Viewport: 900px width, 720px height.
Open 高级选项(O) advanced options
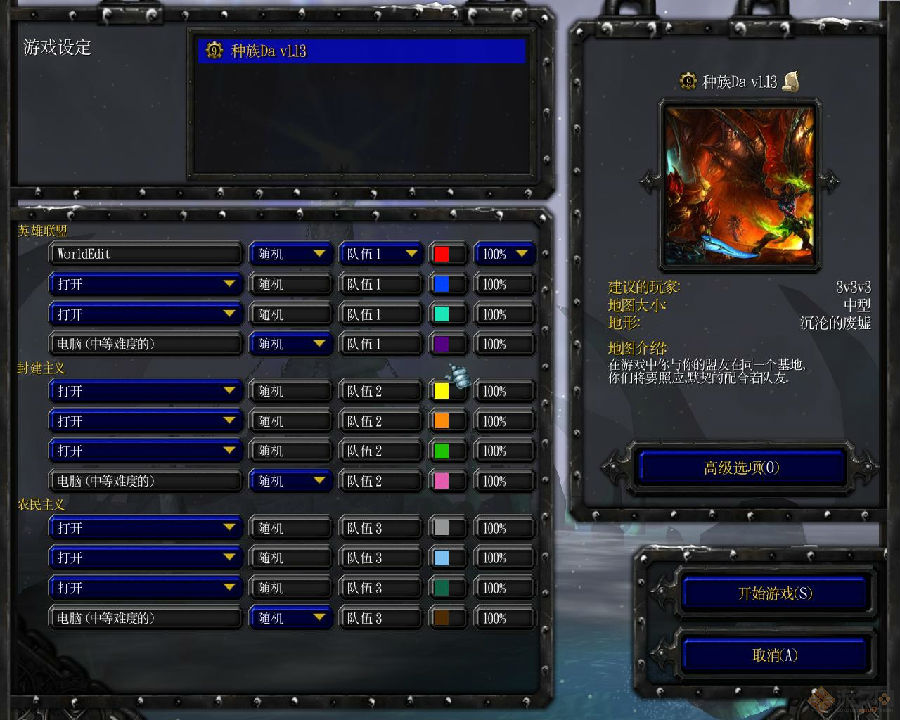tap(741, 467)
